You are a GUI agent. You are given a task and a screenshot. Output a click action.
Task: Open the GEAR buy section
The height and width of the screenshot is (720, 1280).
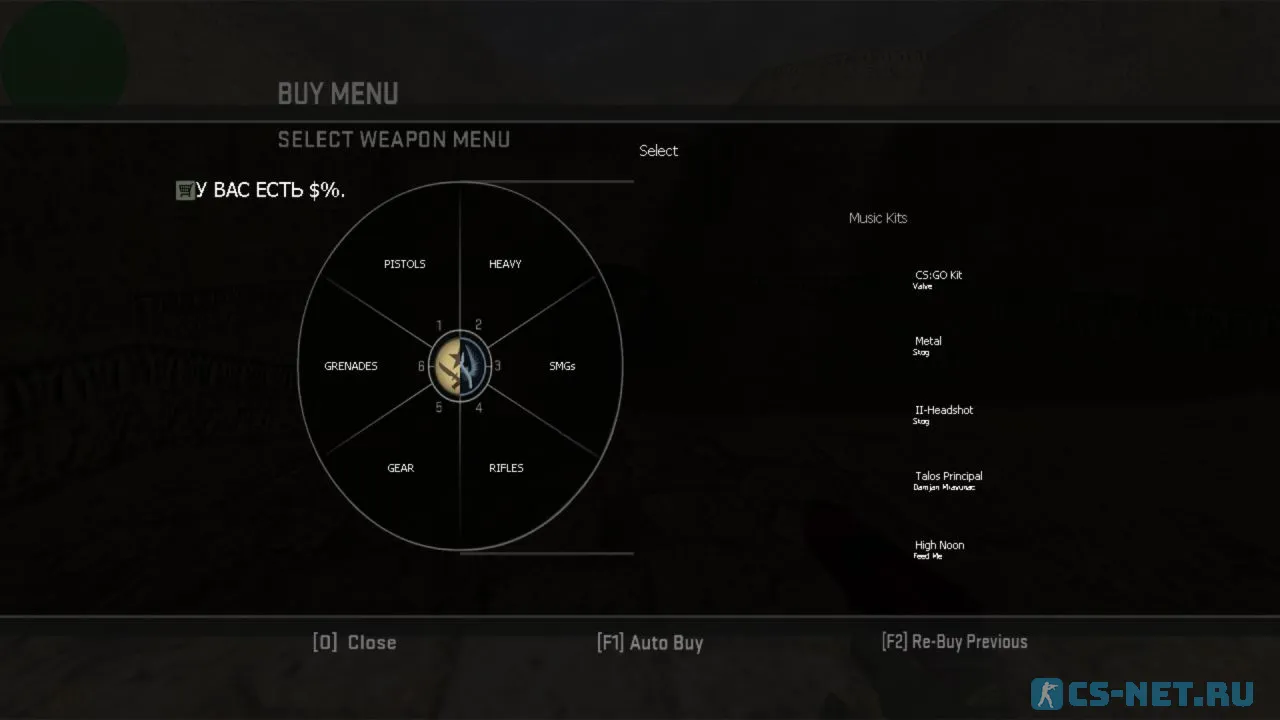(x=400, y=468)
